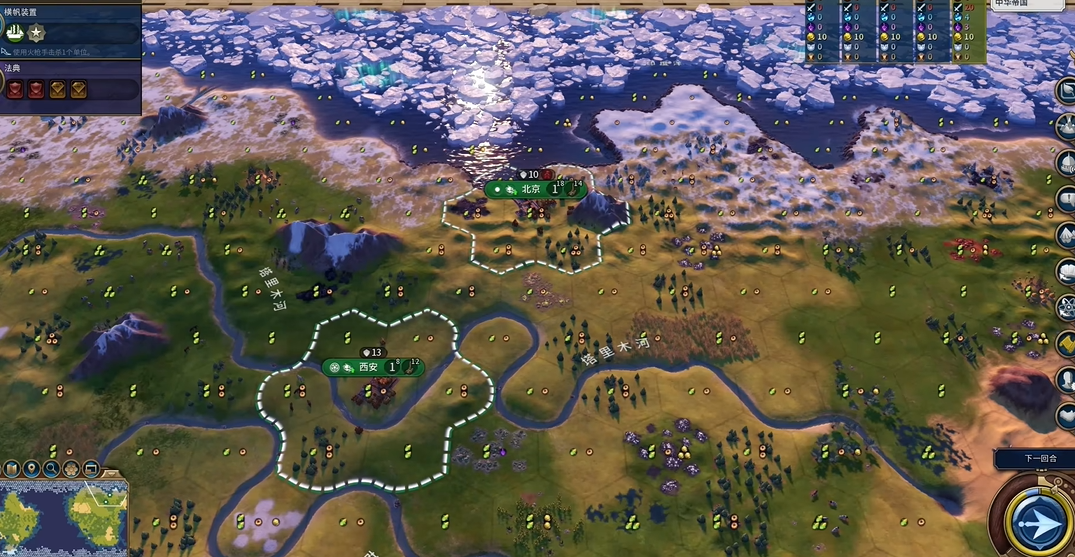The width and height of the screenshot is (1075, 557).
Task: Activate the map pin tool
Action: (x=31, y=469)
